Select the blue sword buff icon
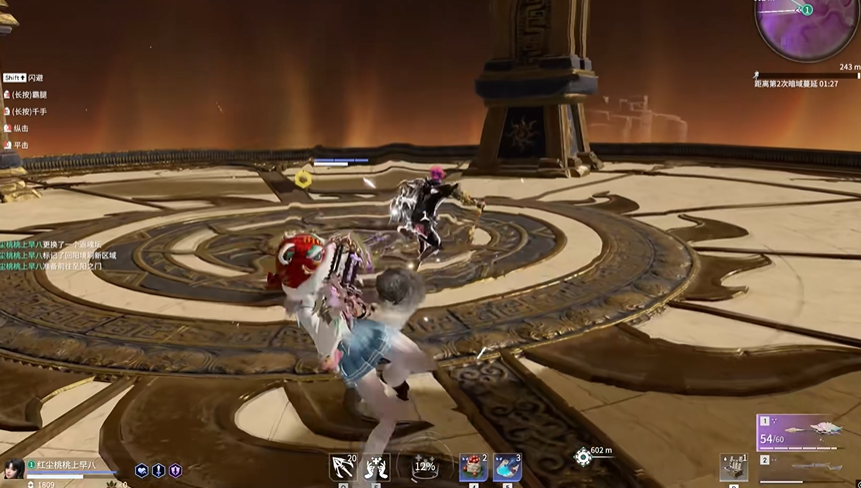 (x=158, y=470)
